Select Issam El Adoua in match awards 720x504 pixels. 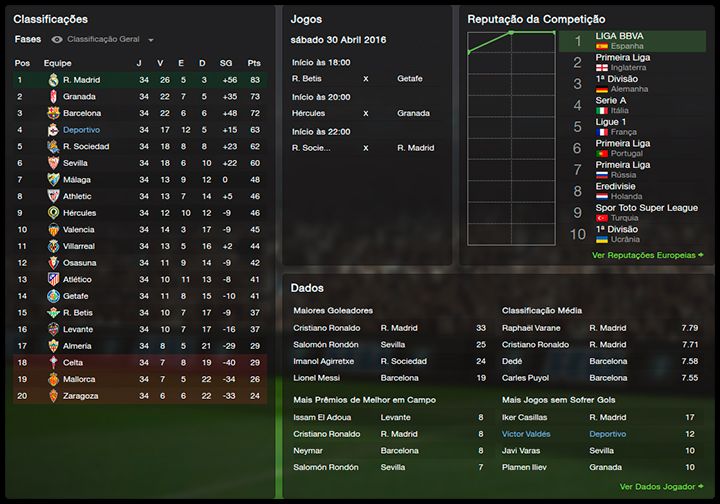tap(323, 418)
